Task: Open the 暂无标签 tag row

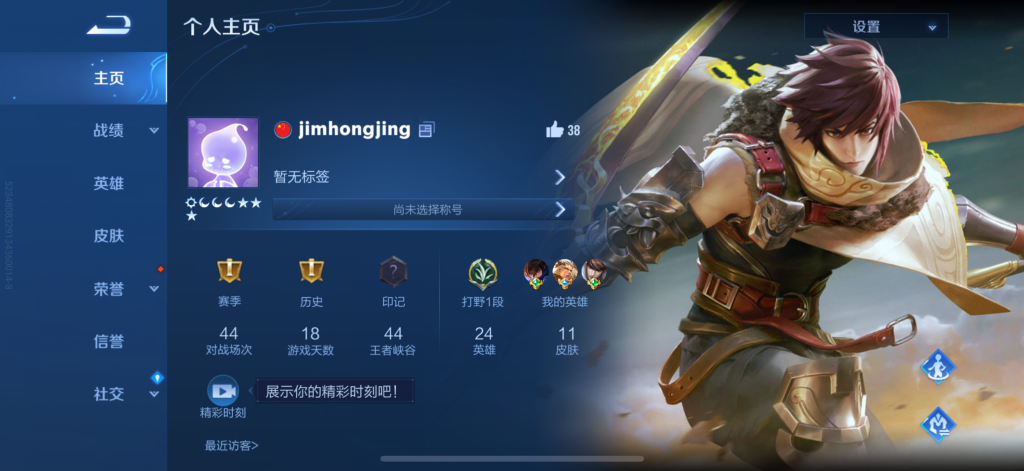Action: click(x=420, y=177)
